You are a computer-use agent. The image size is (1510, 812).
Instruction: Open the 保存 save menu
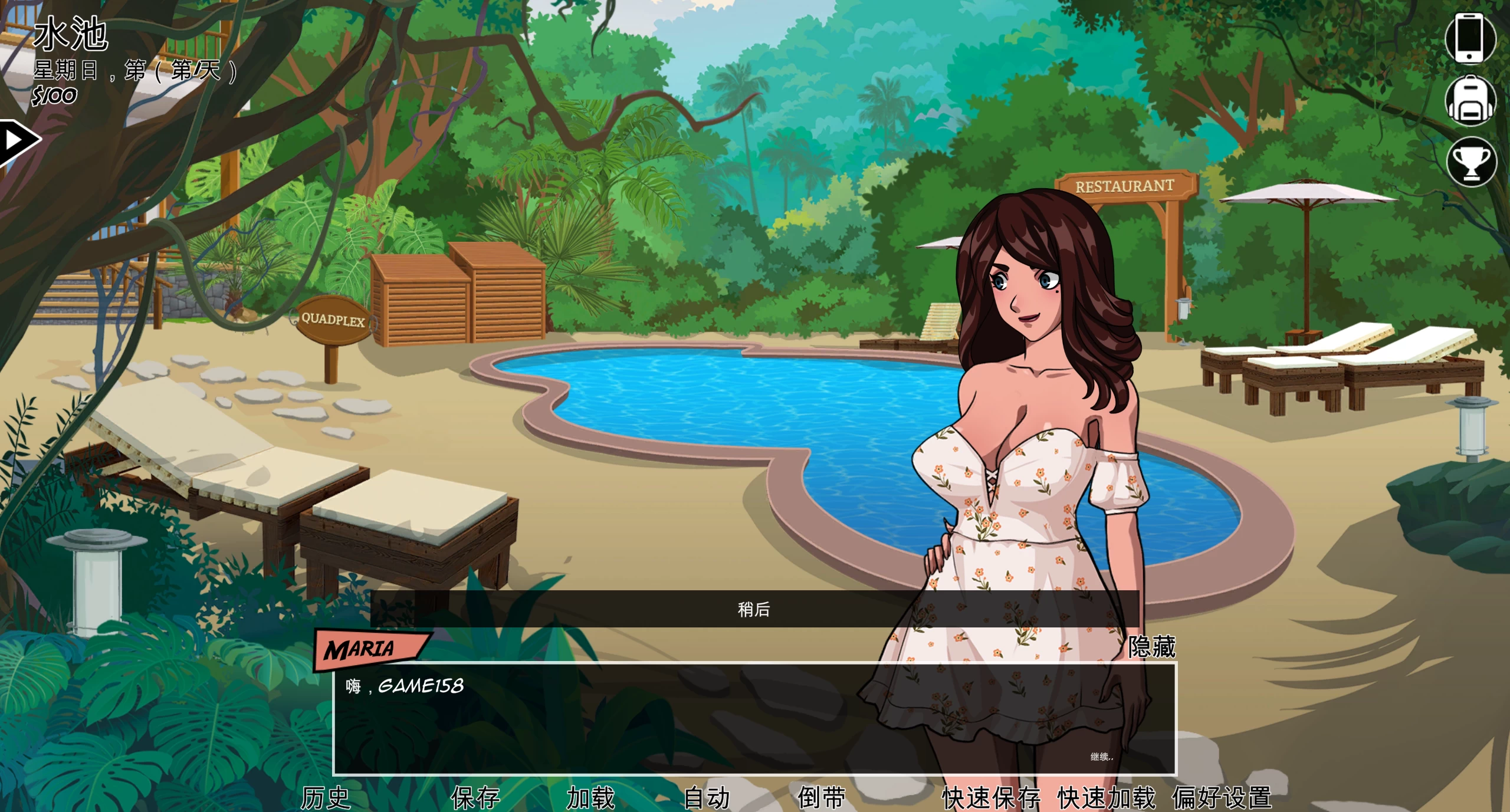(475, 798)
